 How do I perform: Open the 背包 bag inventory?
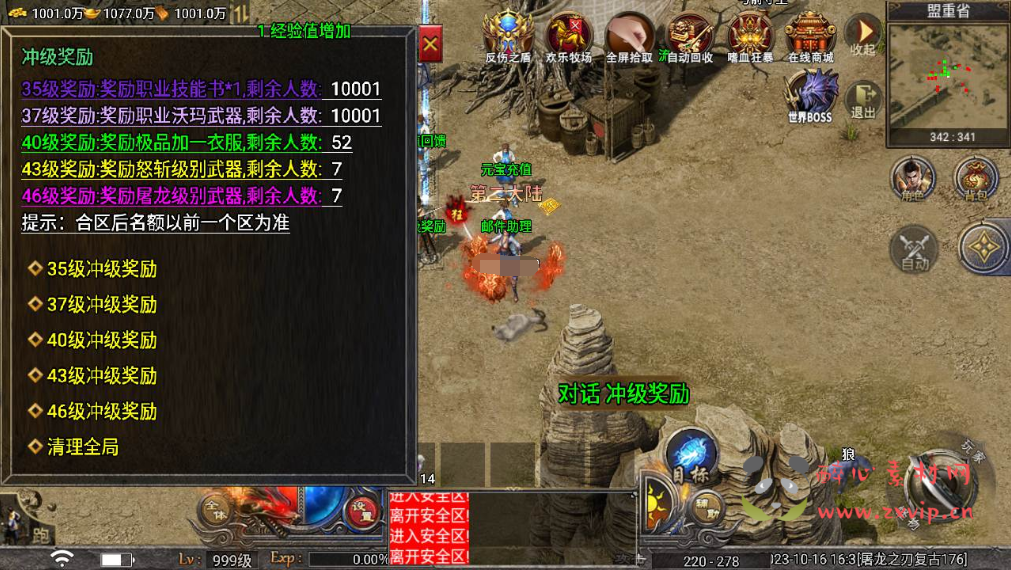[975, 178]
